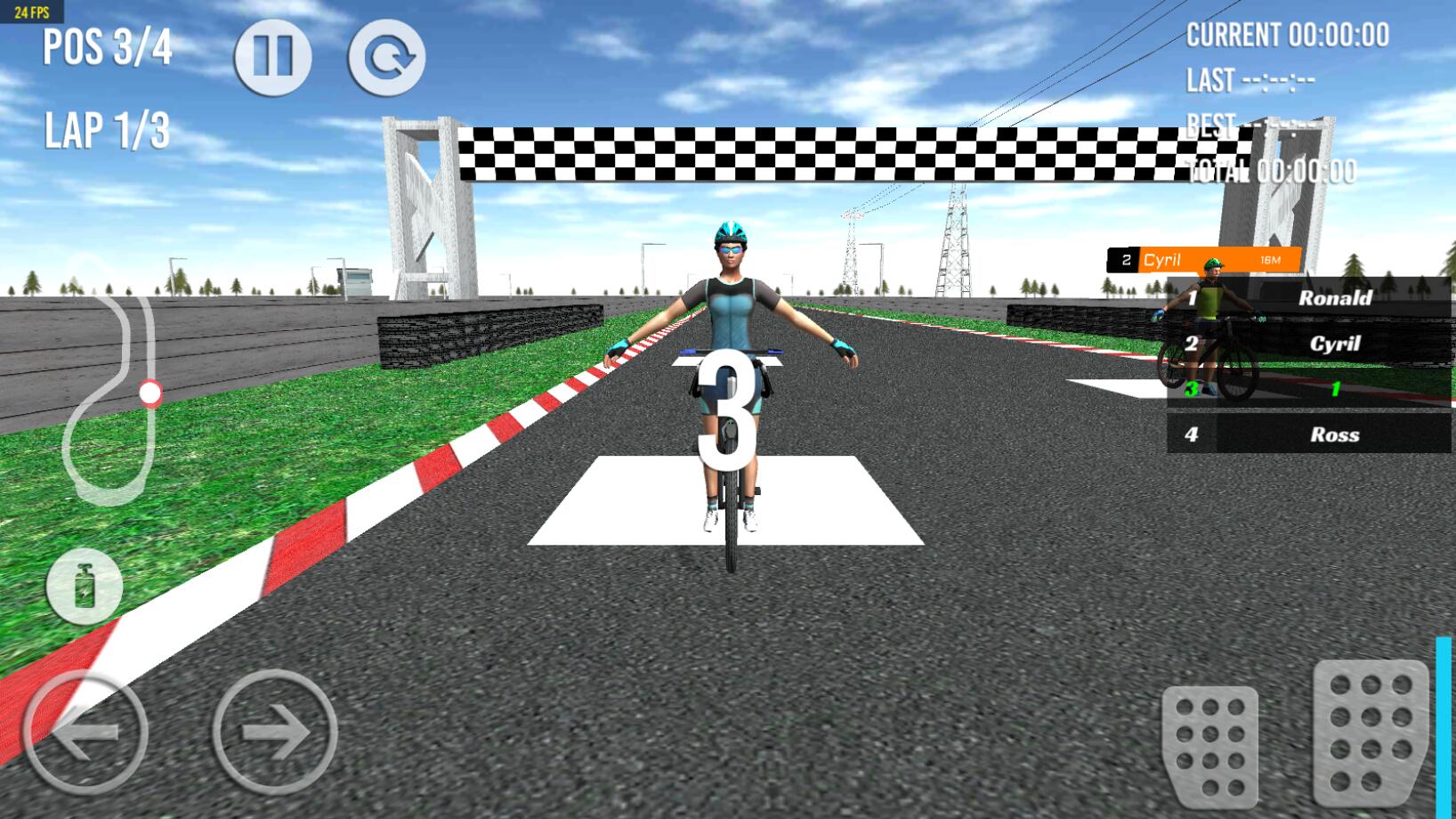This screenshot has width=1456, height=819.
Task: Click the 24 FPS counter
Action: point(34,12)
